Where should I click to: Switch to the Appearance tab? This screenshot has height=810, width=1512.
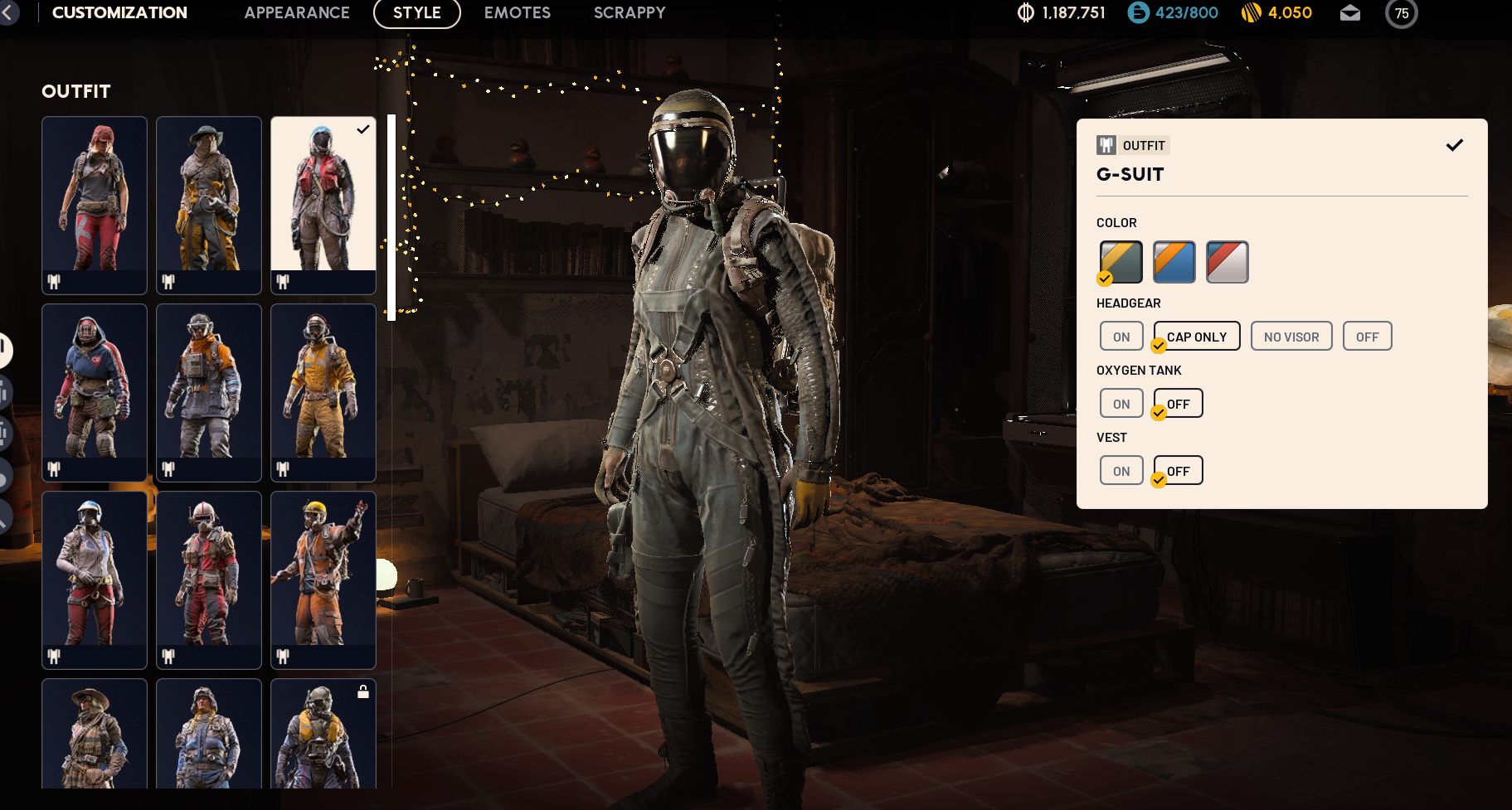[x=297, y=12]
